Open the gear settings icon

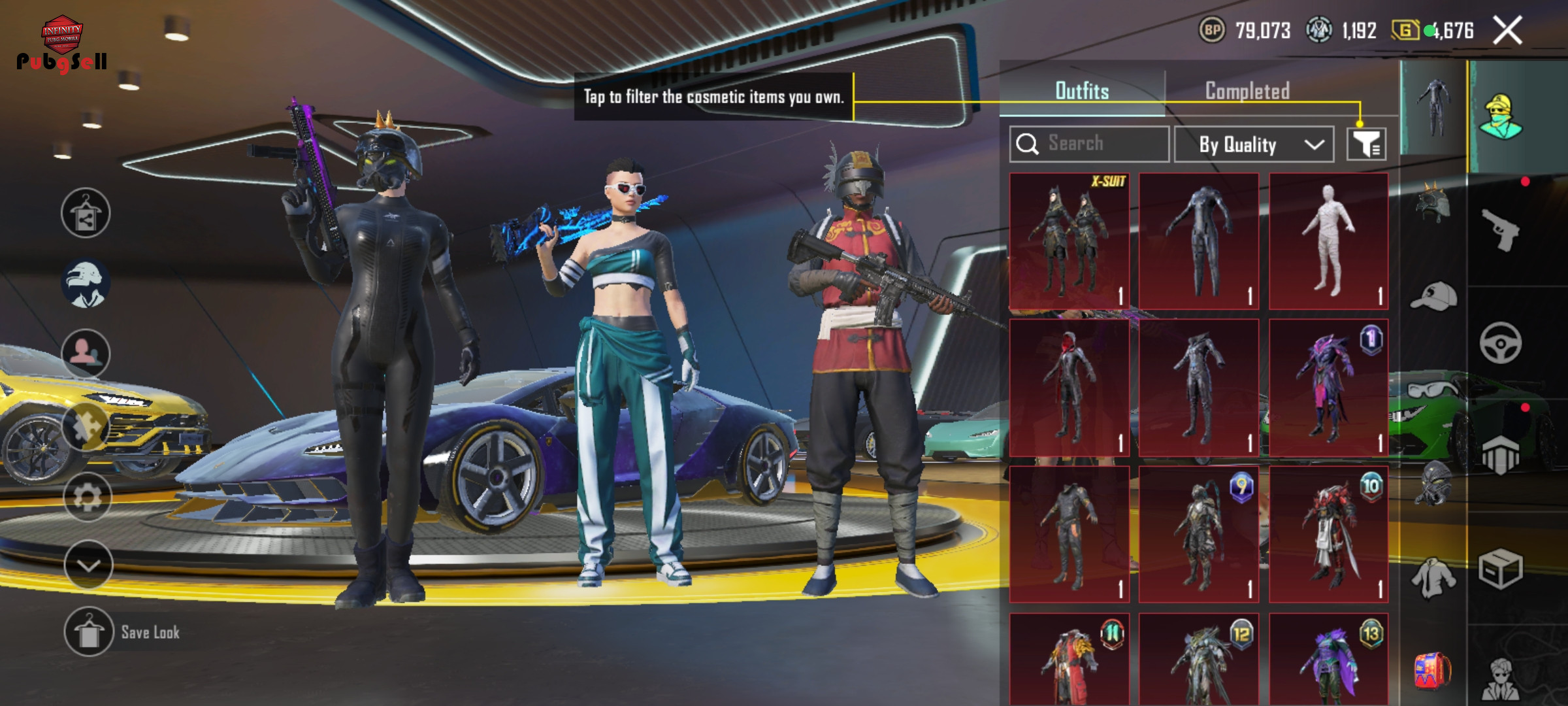click(x=87, y=497)
